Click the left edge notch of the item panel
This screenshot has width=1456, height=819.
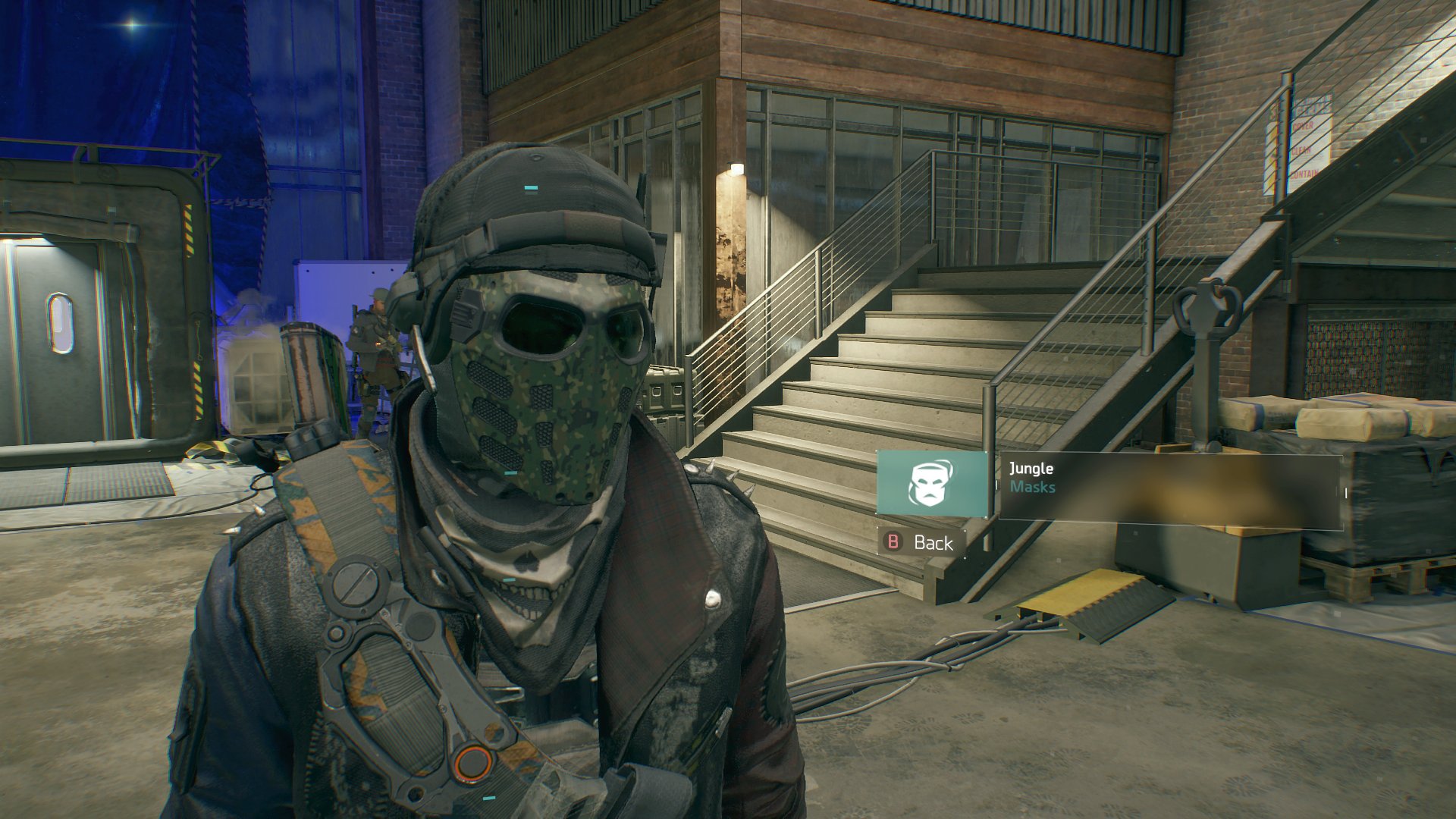coord(998,485)
